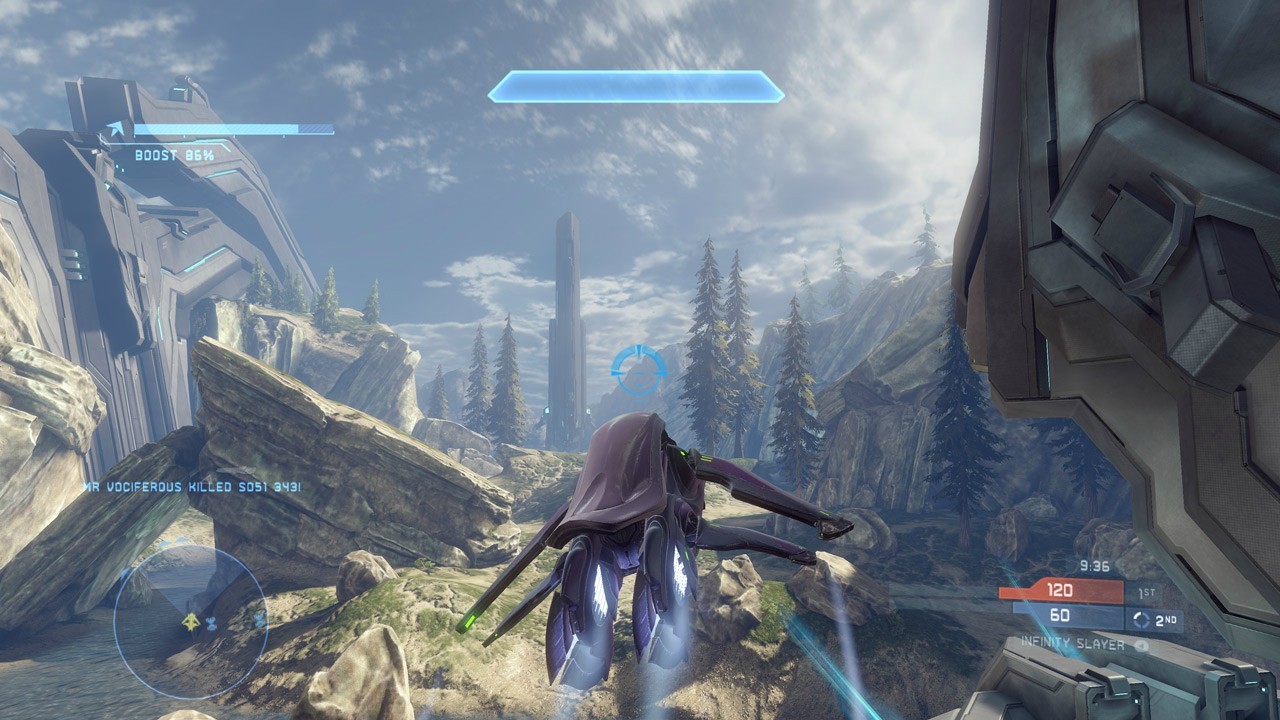Click the circular motion tracker radar

(190, 621)
